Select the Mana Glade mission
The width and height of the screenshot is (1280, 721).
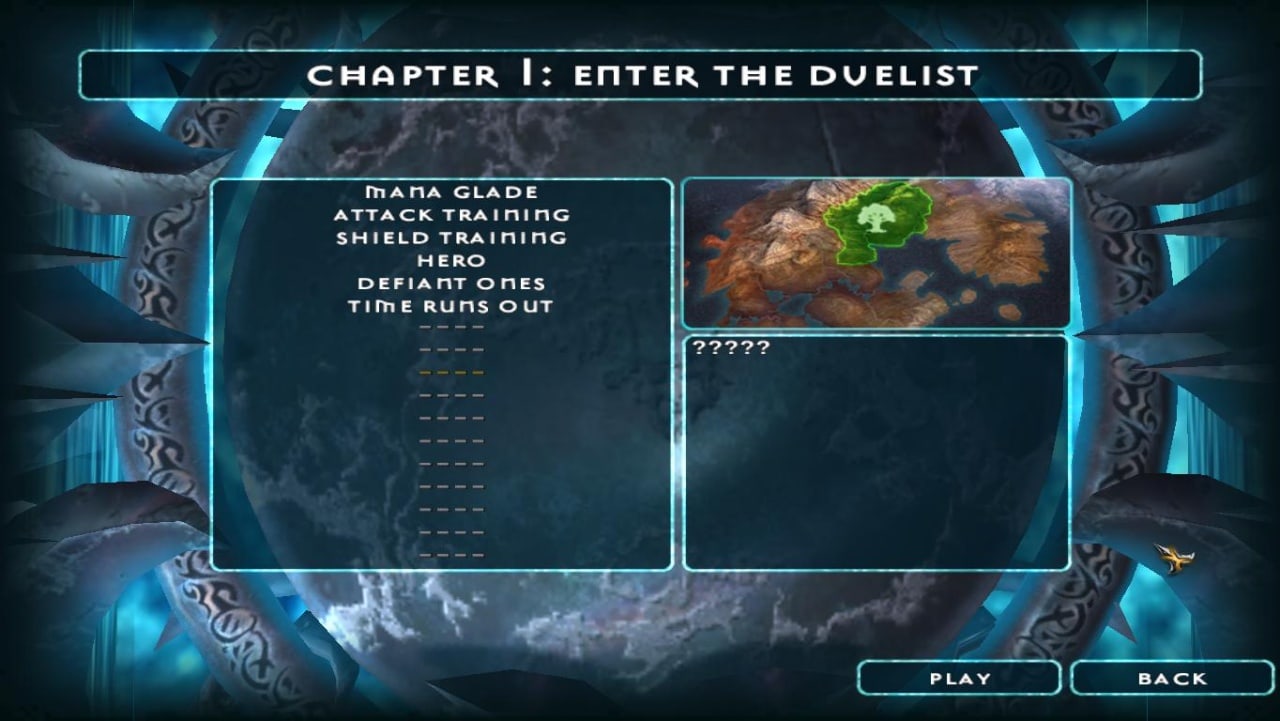point(451,192)
